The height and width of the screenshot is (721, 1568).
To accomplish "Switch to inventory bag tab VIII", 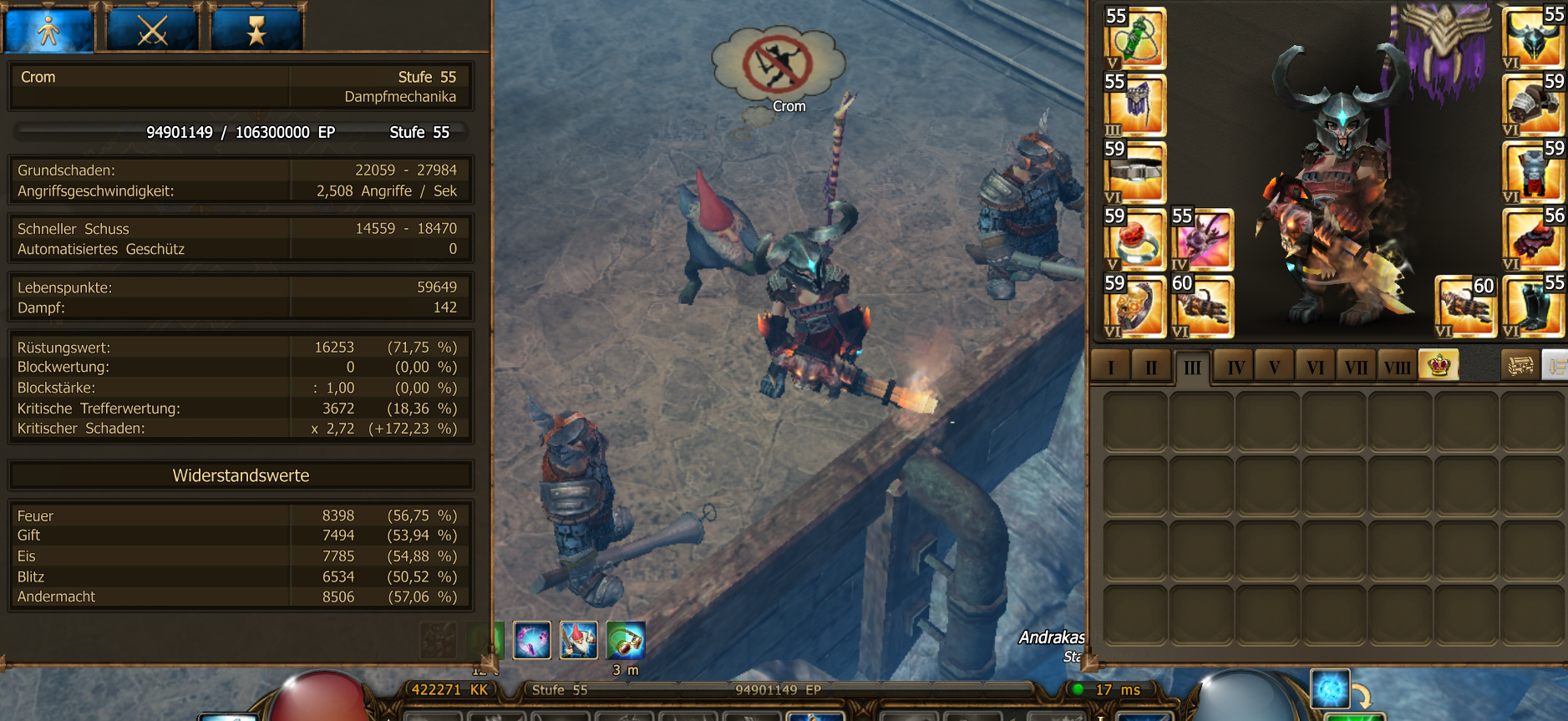I will pyautogui.click(x=1397, y=367).
